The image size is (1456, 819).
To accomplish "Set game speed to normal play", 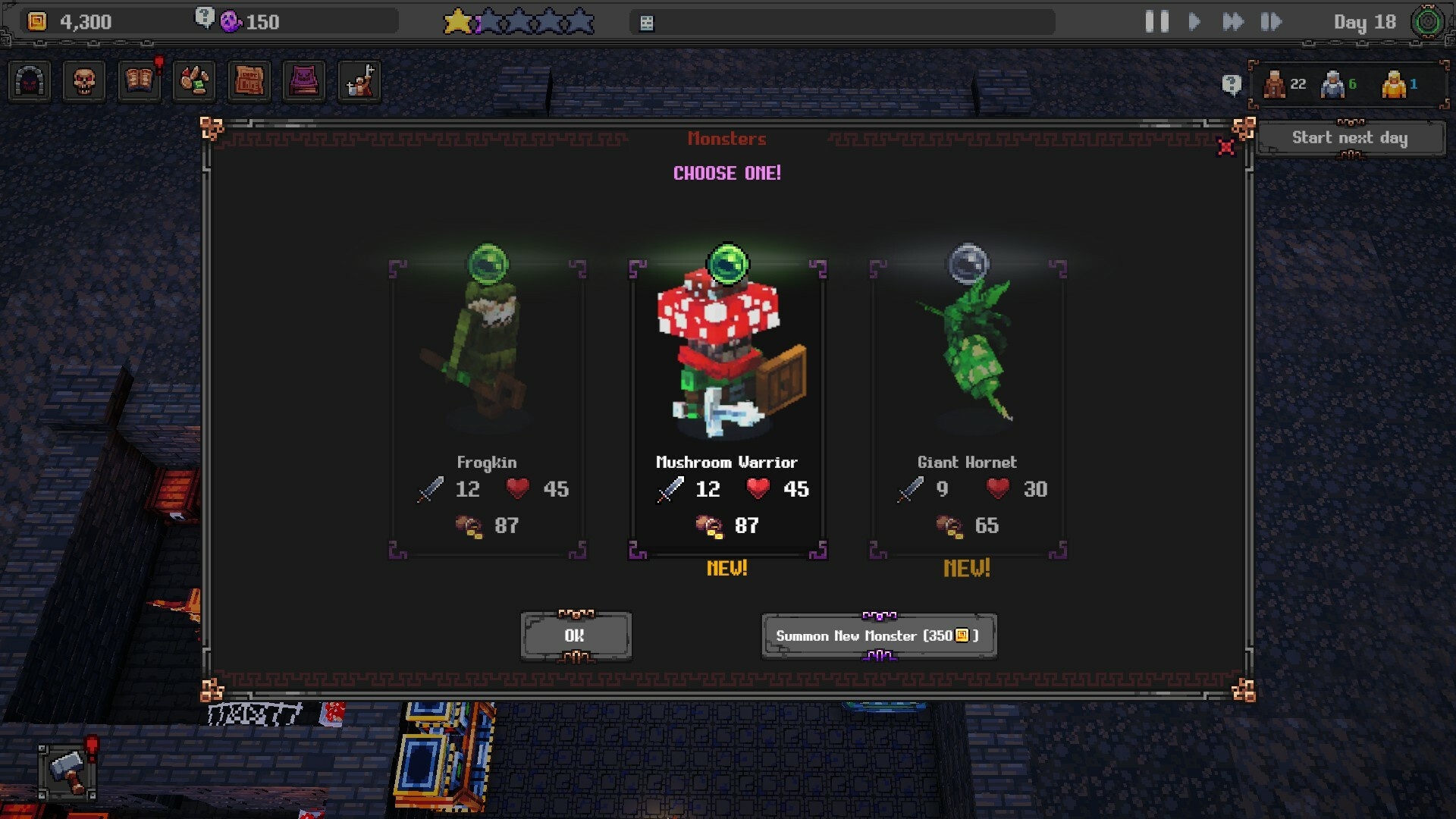I will (1194, 22).
